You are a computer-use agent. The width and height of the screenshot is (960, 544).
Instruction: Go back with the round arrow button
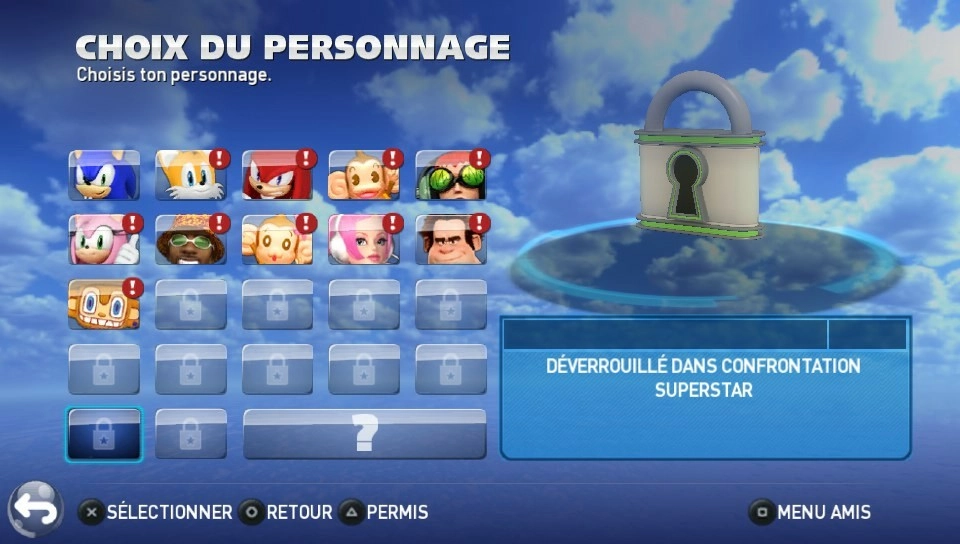click(36, 510)
